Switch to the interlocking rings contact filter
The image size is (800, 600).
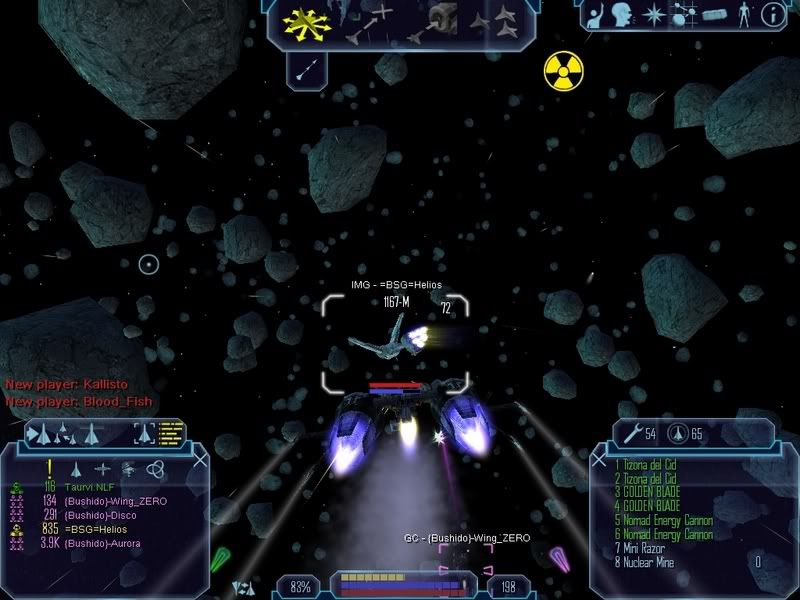[154, 468]
